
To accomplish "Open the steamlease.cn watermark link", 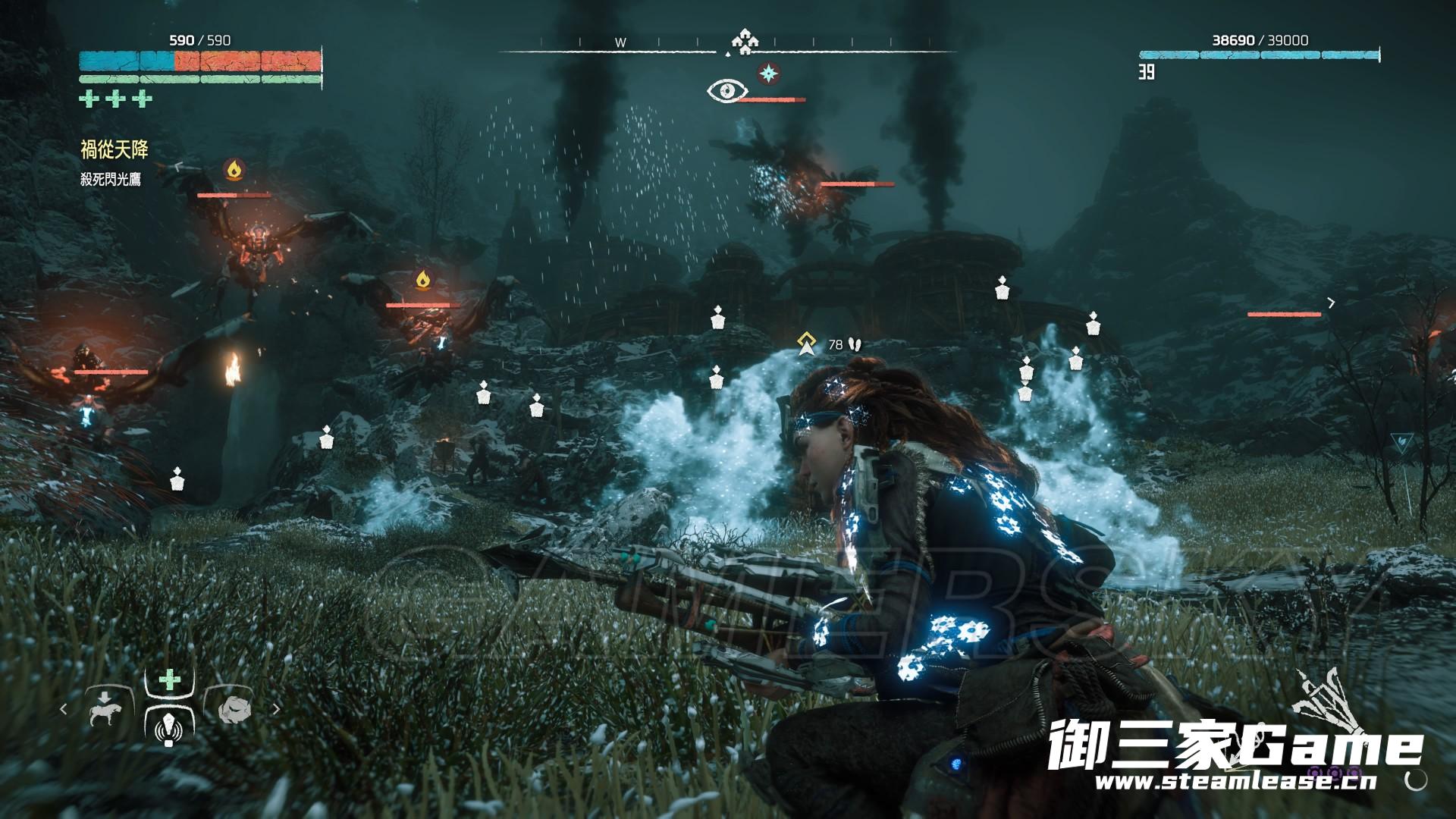I will 1224,780.
